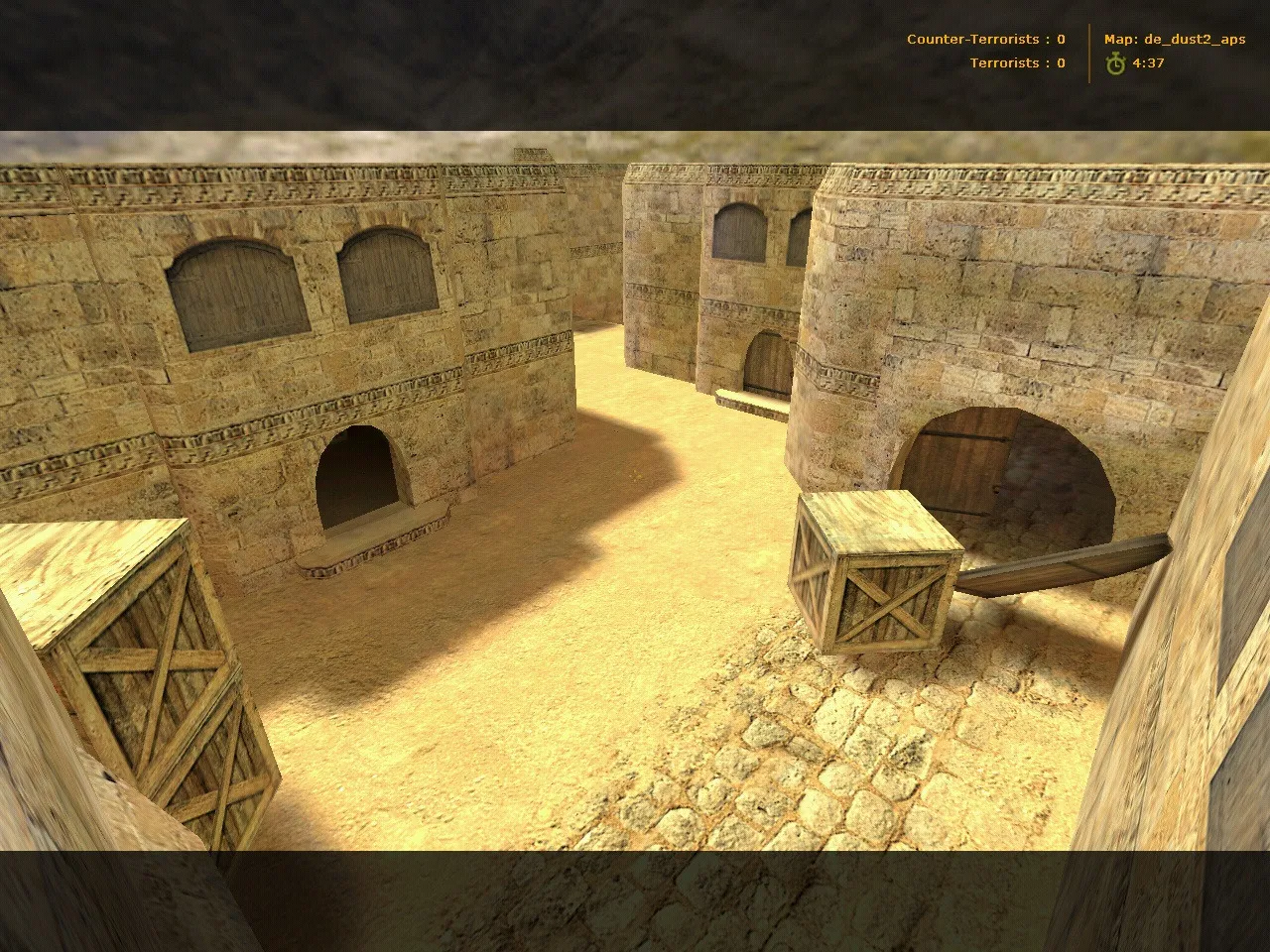The image size is (1270, 952).
Task: Click the wooden crate with X bracing center-right
Action: click(878, 575)
